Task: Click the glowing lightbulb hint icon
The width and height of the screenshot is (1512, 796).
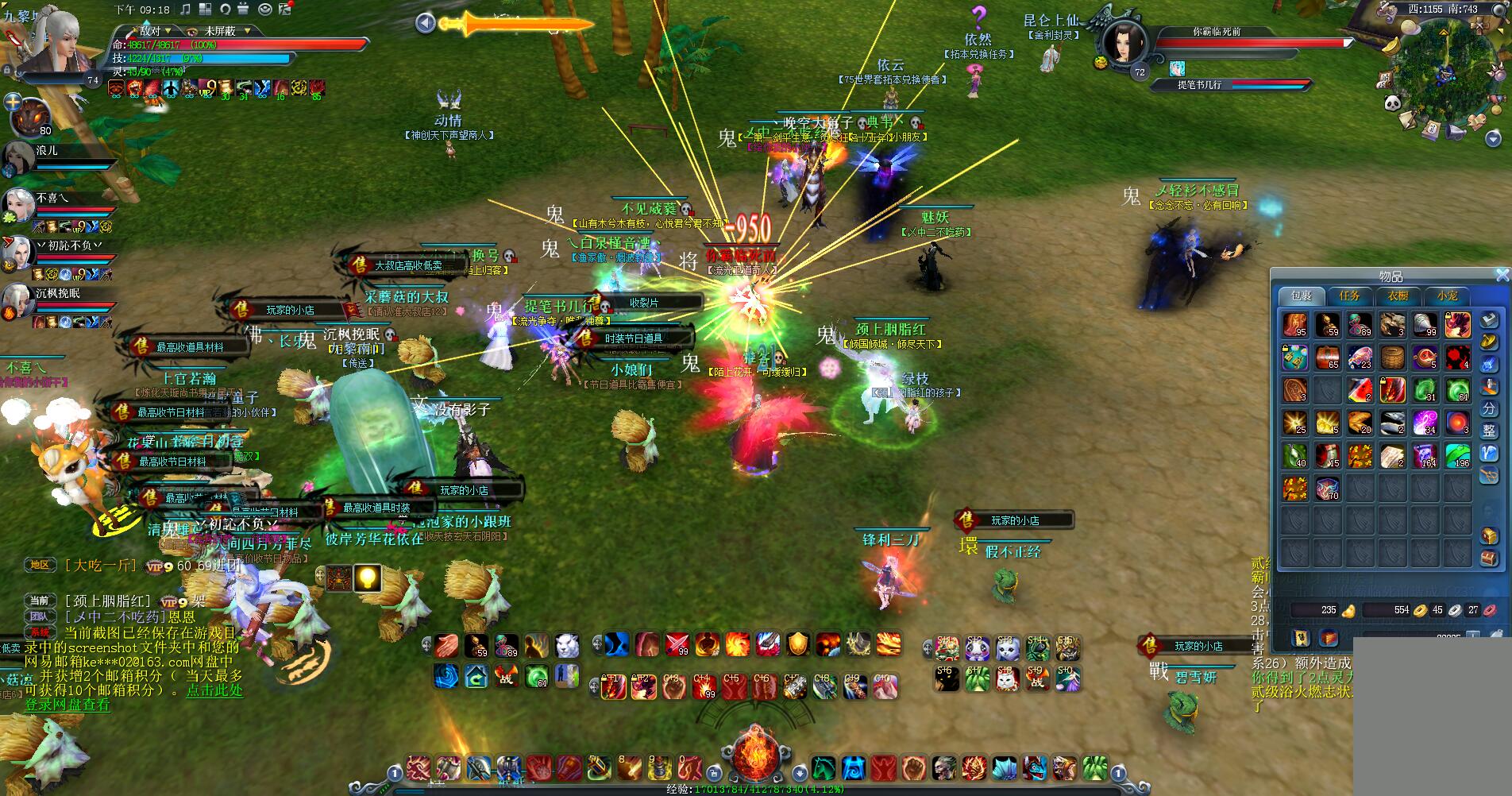Action: pyautogui.click(x=366, y=578)
